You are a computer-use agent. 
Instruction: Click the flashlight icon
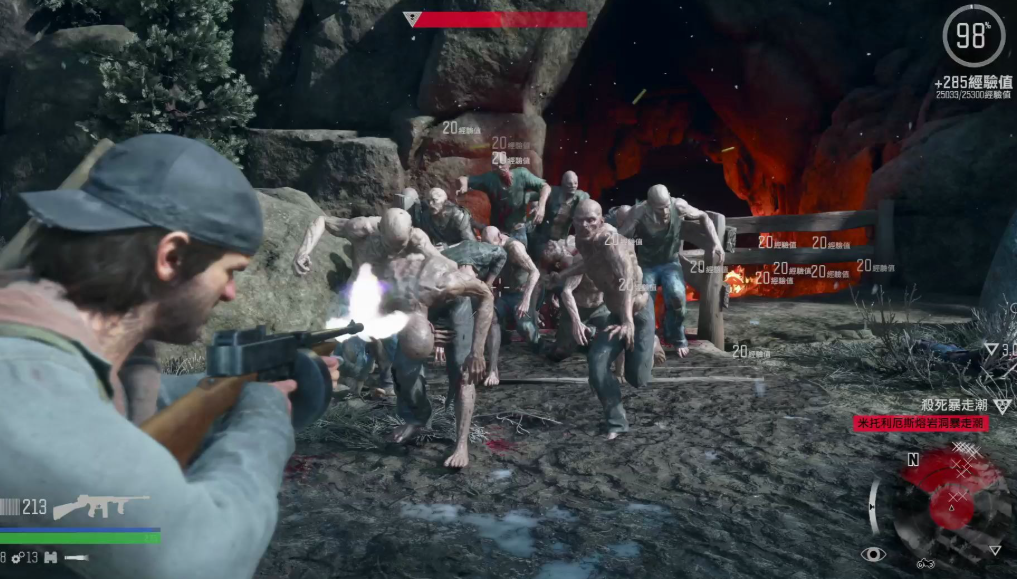coord(76,557)
